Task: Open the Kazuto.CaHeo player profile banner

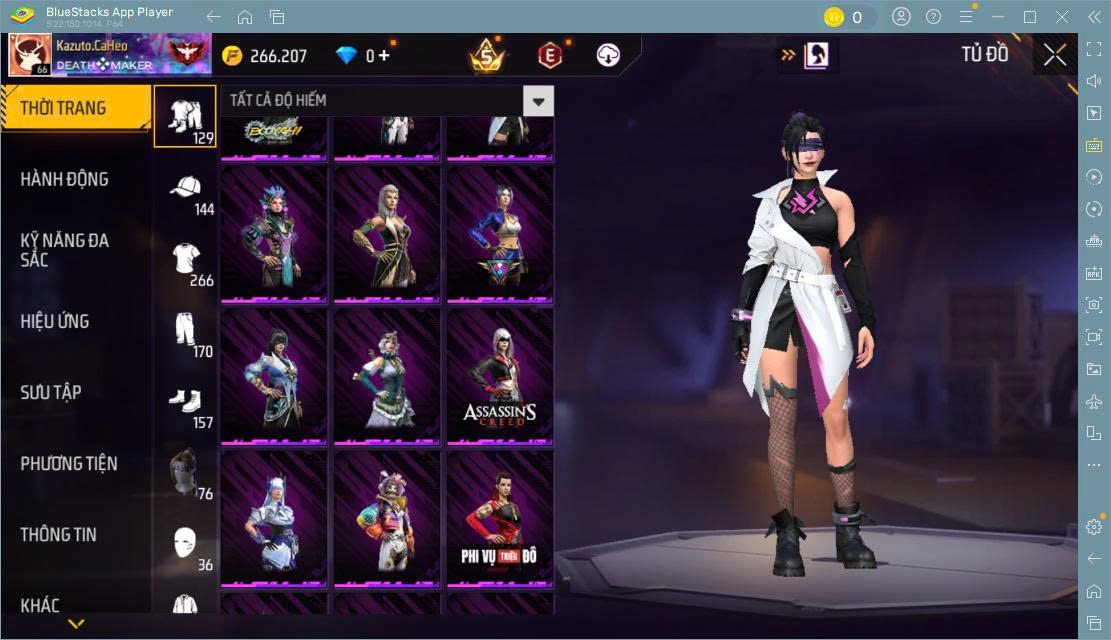Action: tap(108, 55)
